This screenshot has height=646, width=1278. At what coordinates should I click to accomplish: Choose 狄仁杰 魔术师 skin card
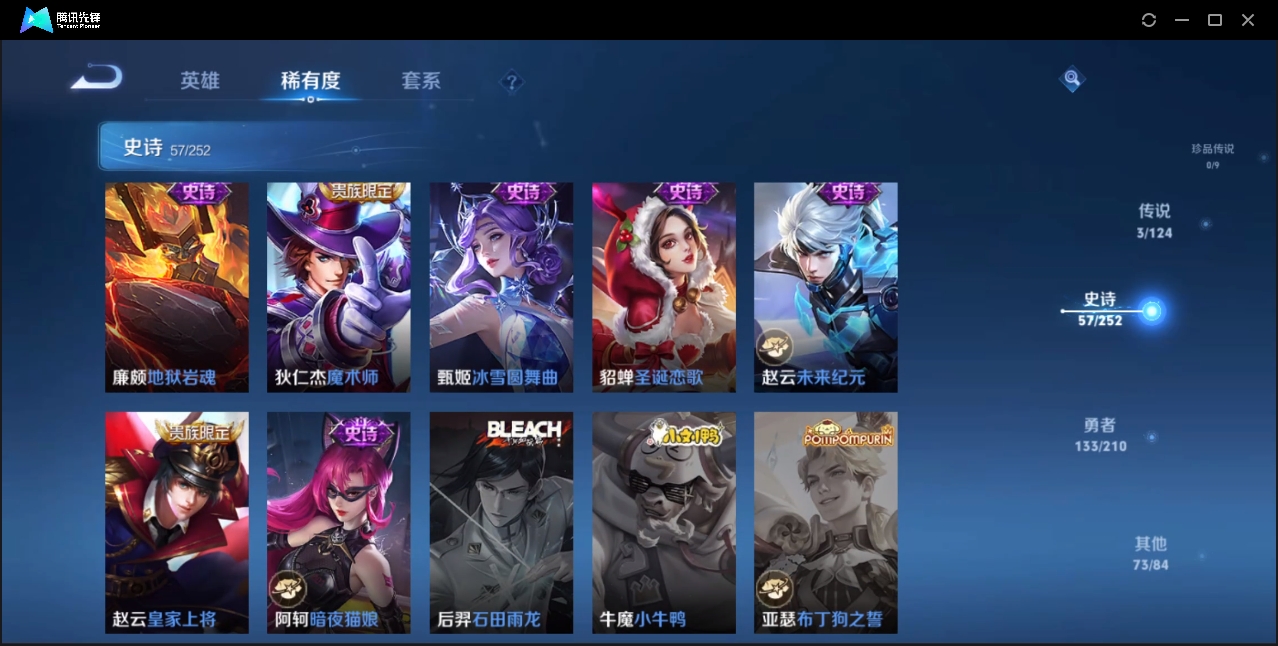pos(338,287)
